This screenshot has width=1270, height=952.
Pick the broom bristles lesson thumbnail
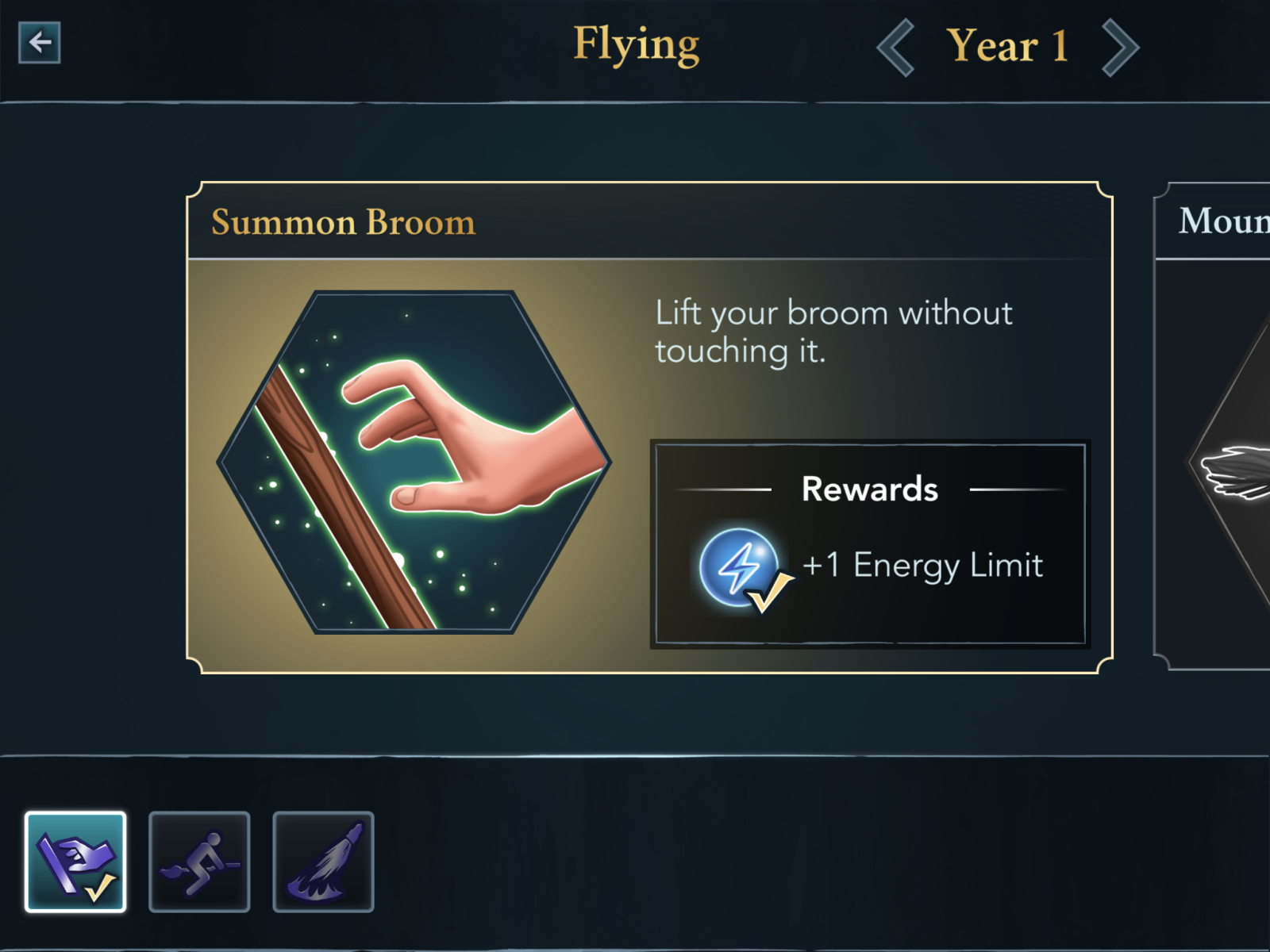click(323, 862)
